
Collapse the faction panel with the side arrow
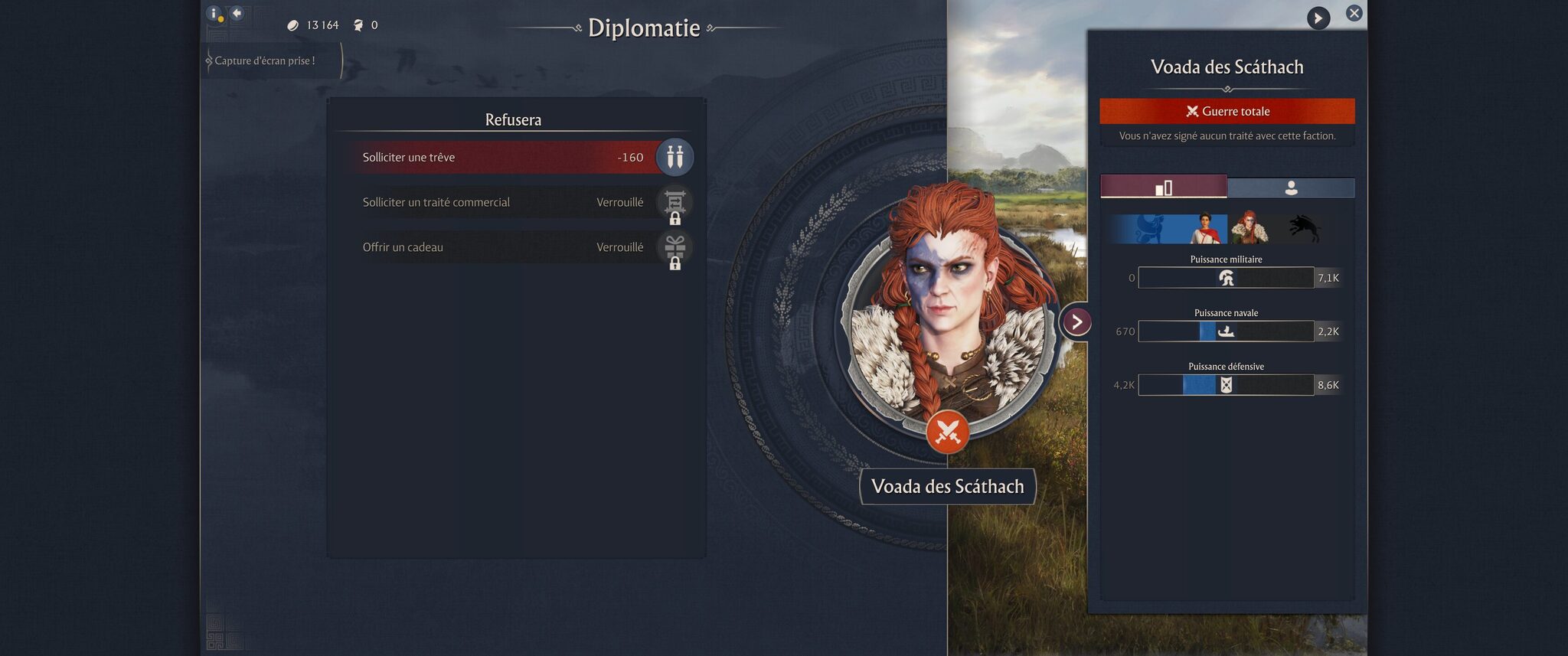tap(1076, 322)
